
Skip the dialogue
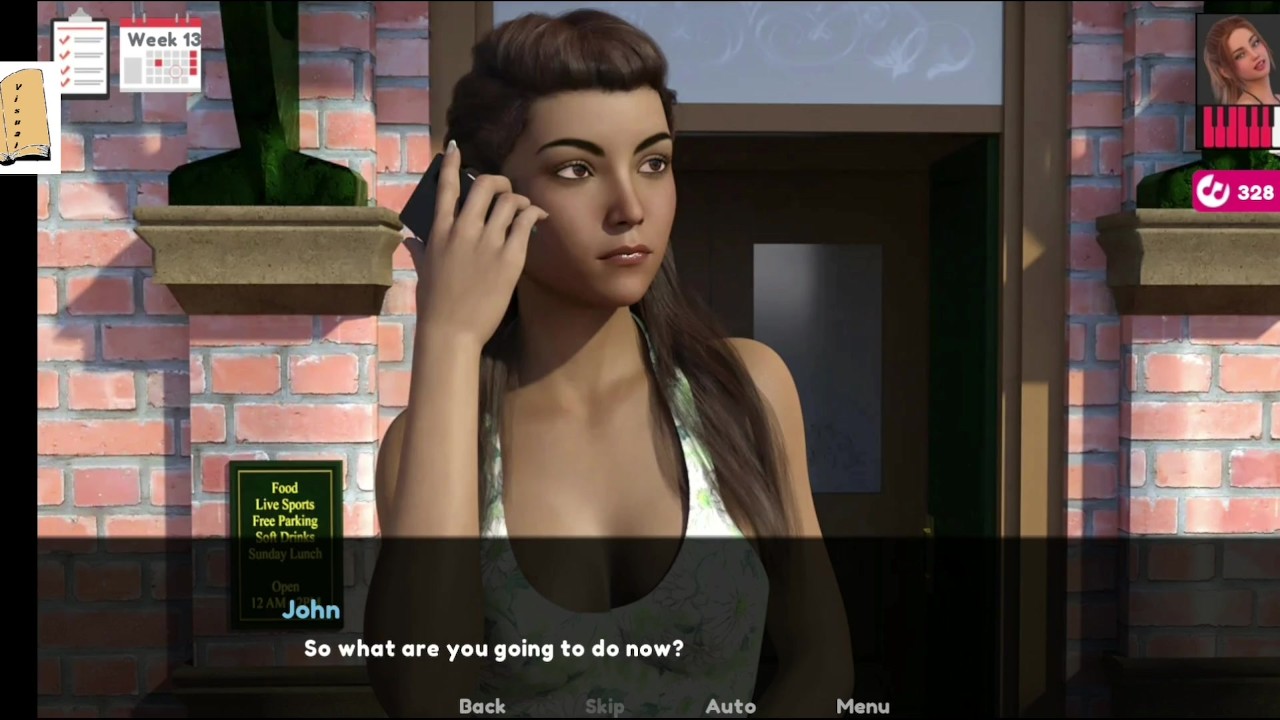pyautogui.click(x=604, y=706)
